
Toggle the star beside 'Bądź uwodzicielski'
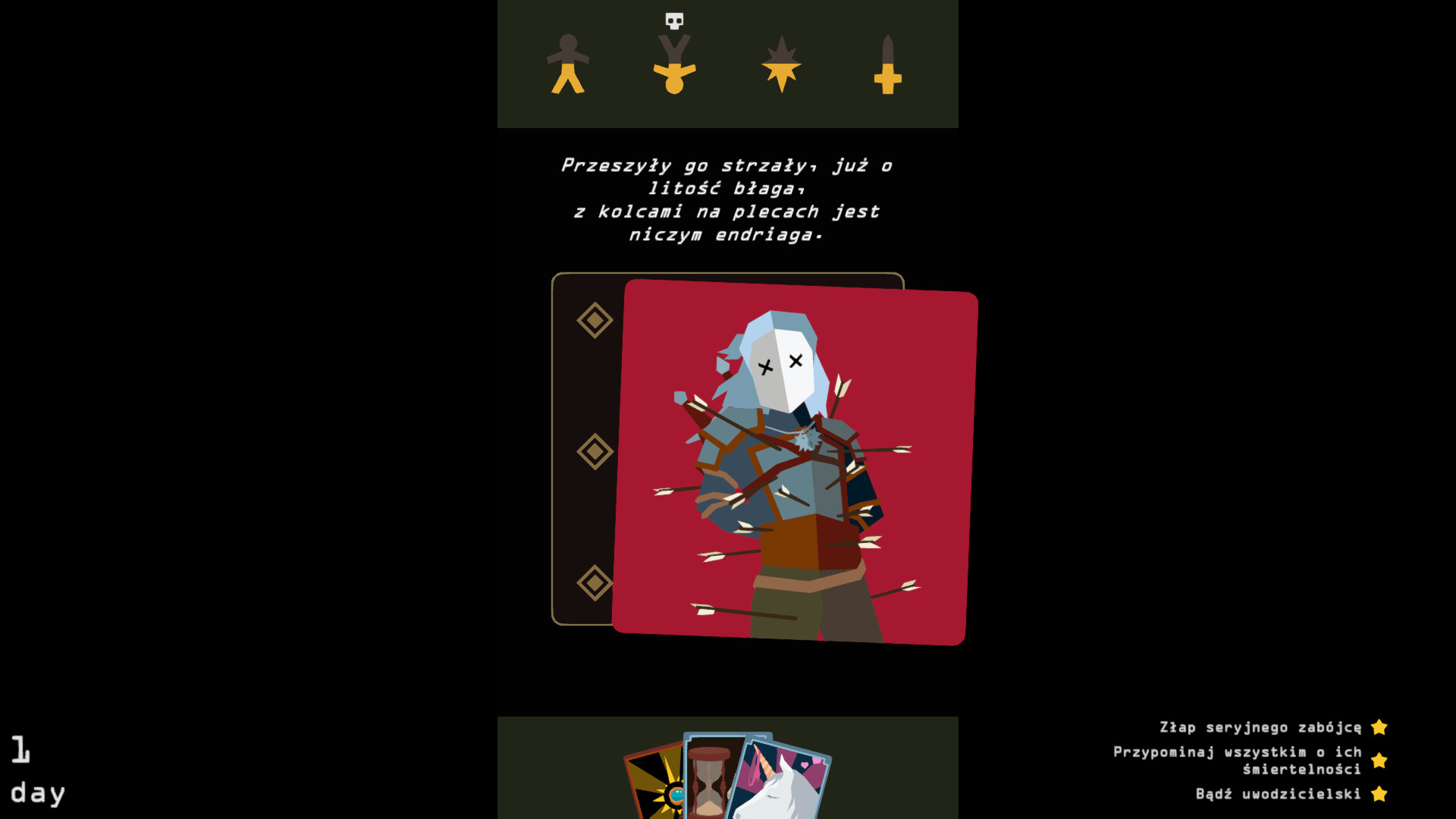(1379, 794)
